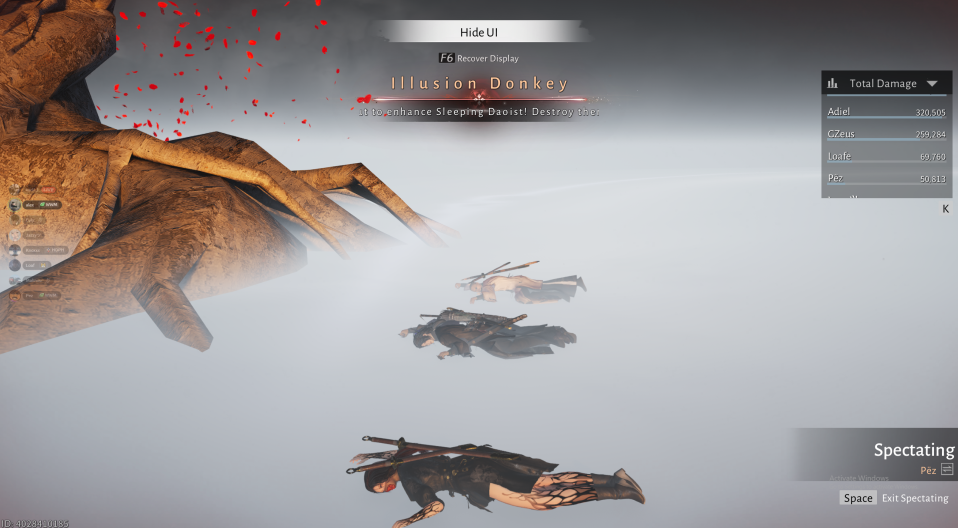Select party member alex in the team list
This screenshot has height=528, width=958.
(30, 205)
